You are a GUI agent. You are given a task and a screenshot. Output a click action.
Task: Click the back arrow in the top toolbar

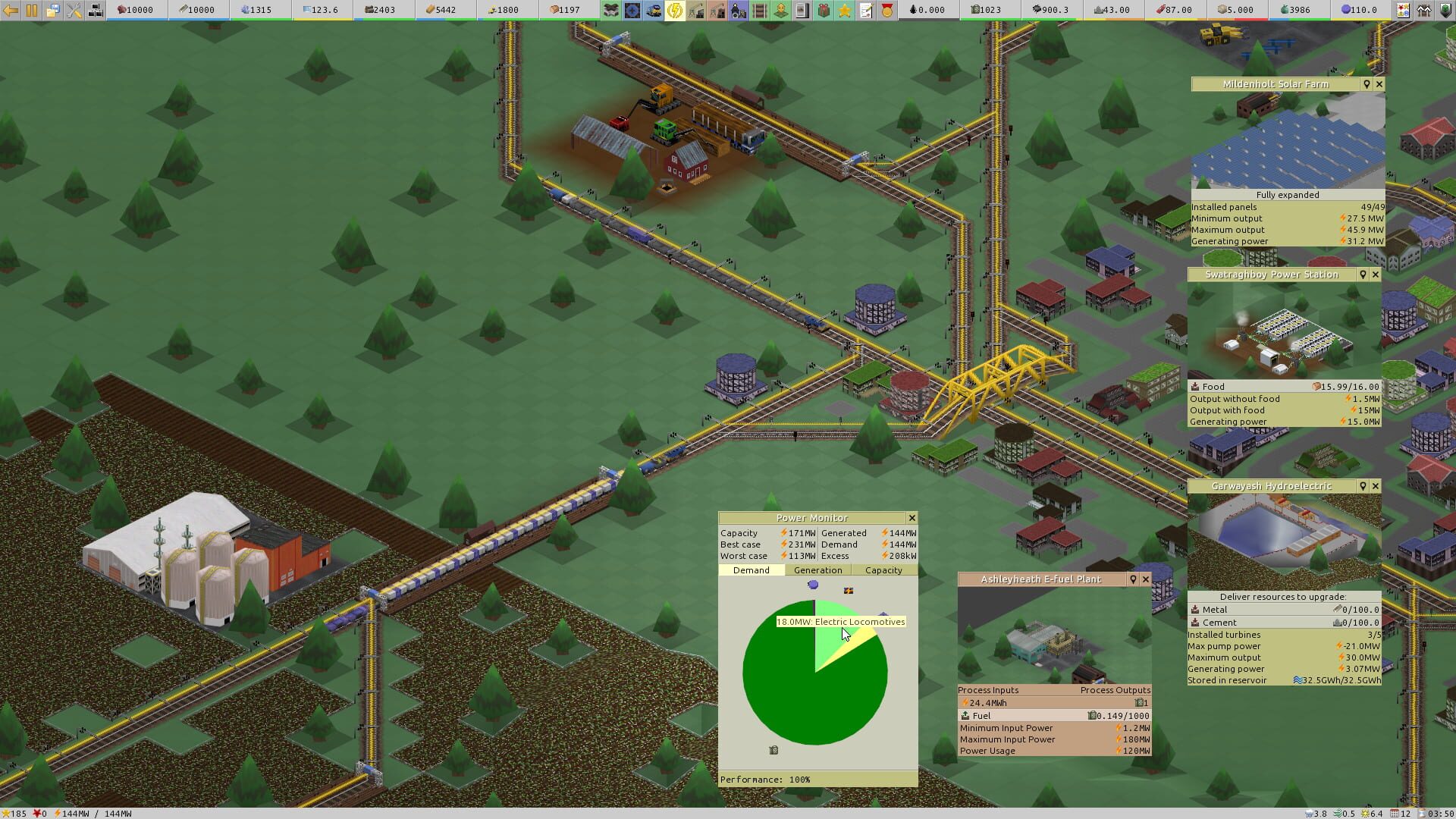(9, 11)
